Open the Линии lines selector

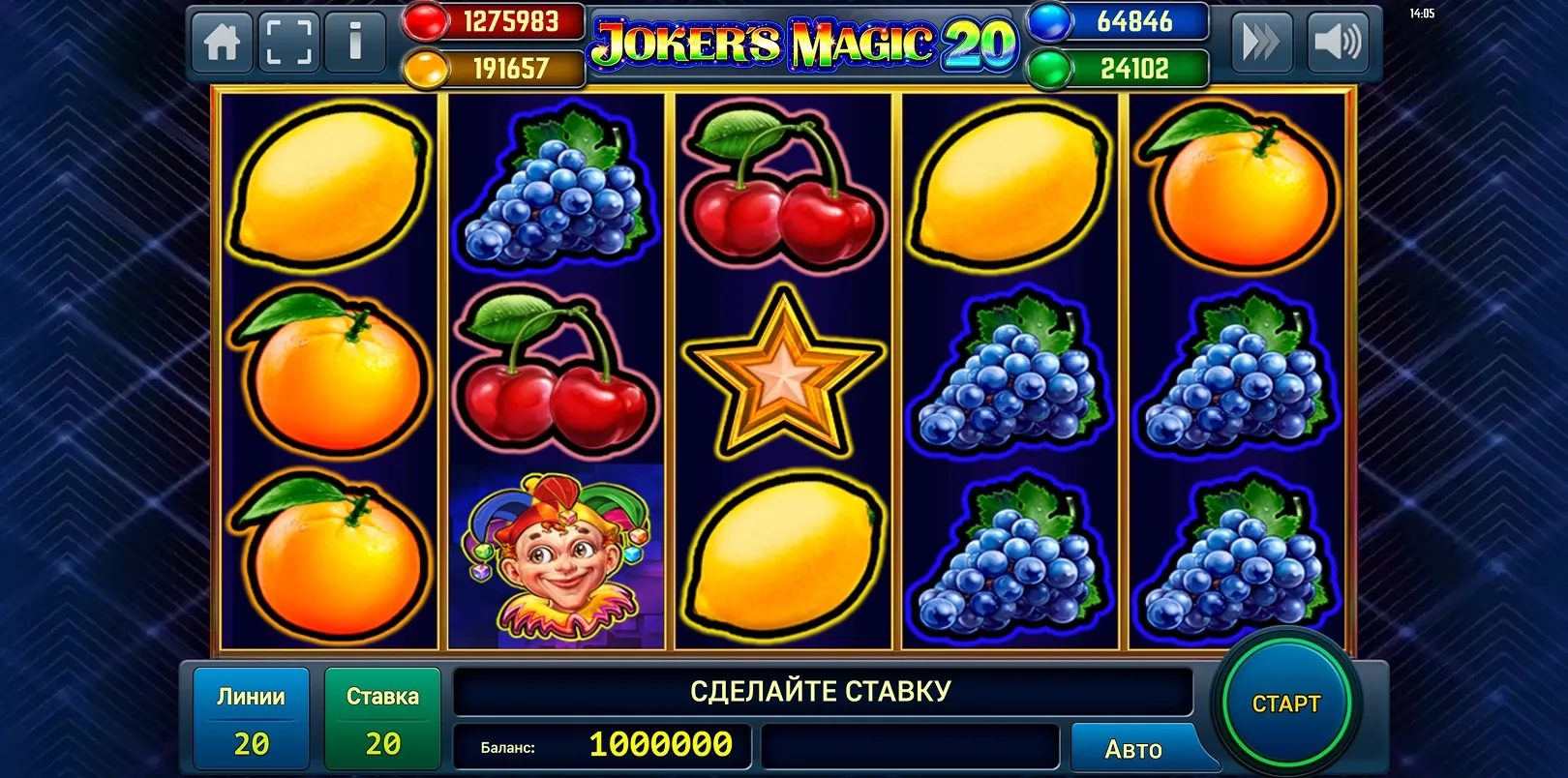coord(250,718)
